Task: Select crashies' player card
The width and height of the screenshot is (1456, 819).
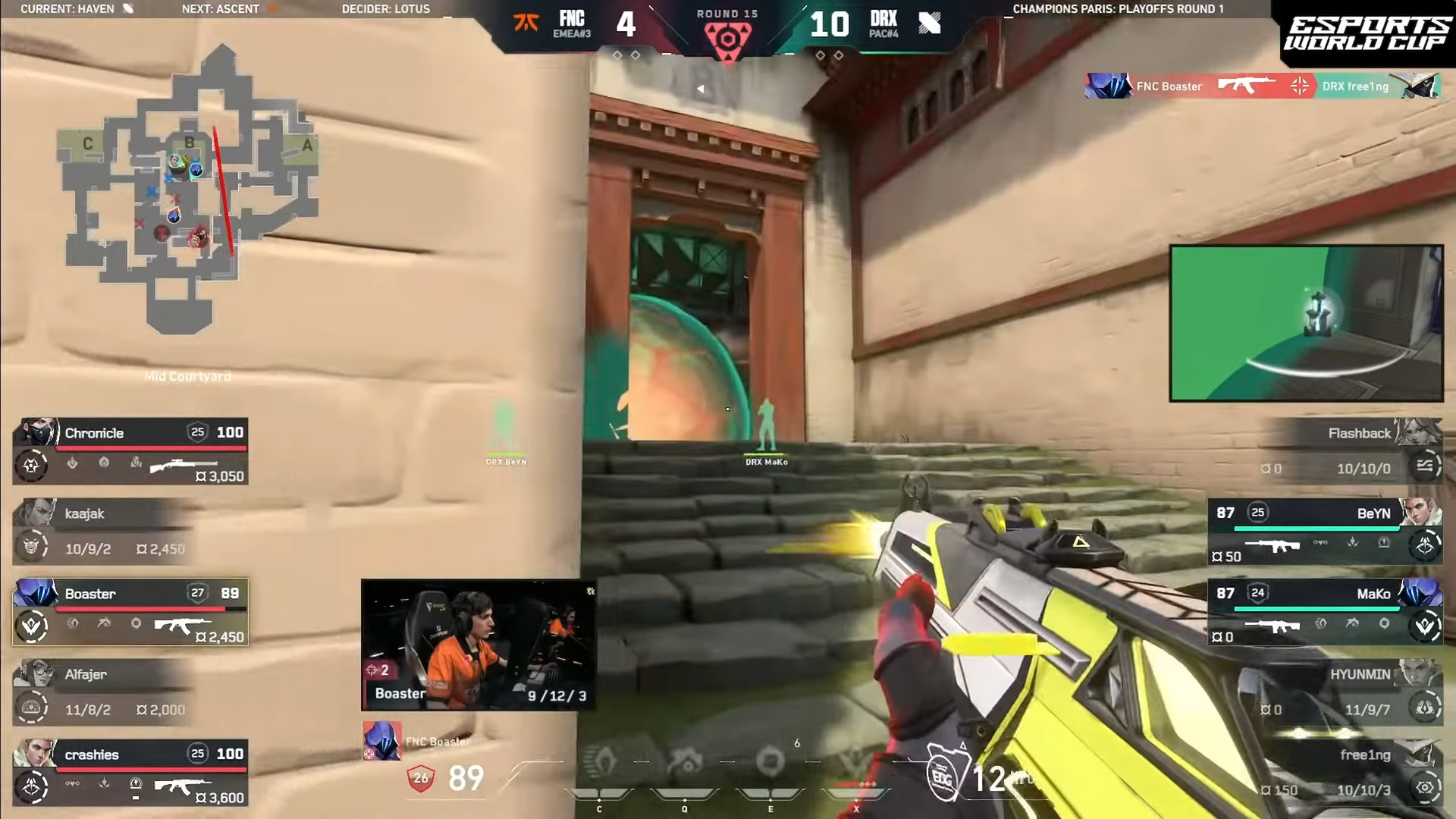Action: tap(130, 772)
